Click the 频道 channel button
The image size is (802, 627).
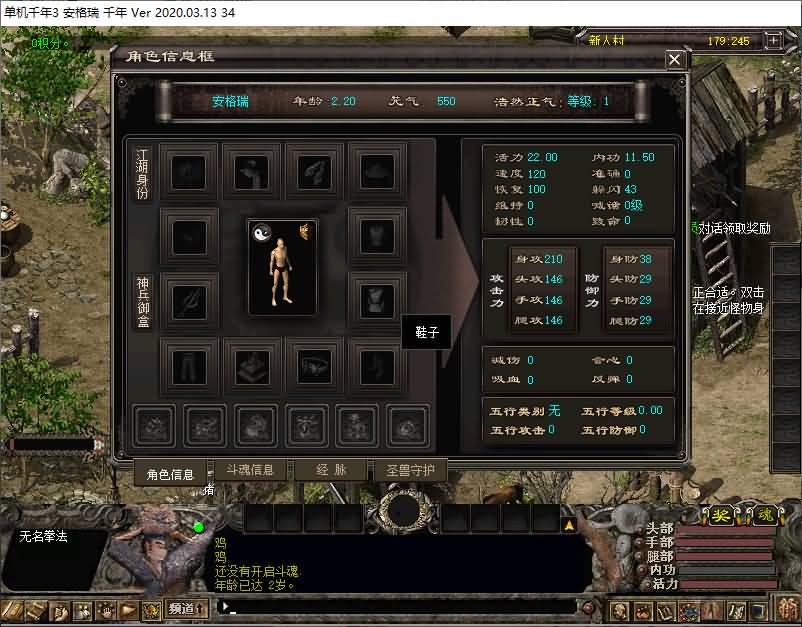(x=187, y=608)
